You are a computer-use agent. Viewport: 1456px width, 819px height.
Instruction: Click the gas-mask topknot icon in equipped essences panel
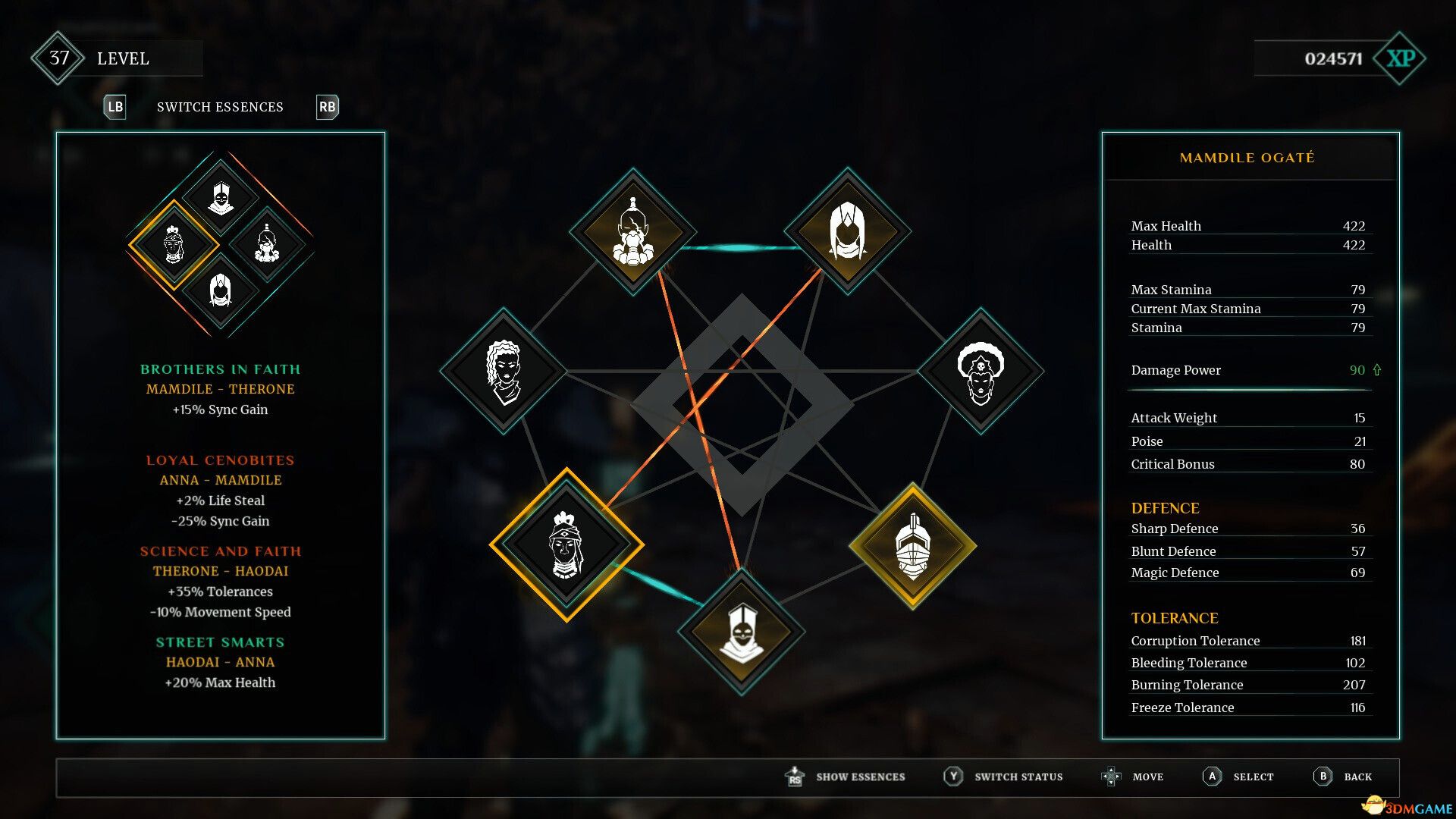[267, 244]
